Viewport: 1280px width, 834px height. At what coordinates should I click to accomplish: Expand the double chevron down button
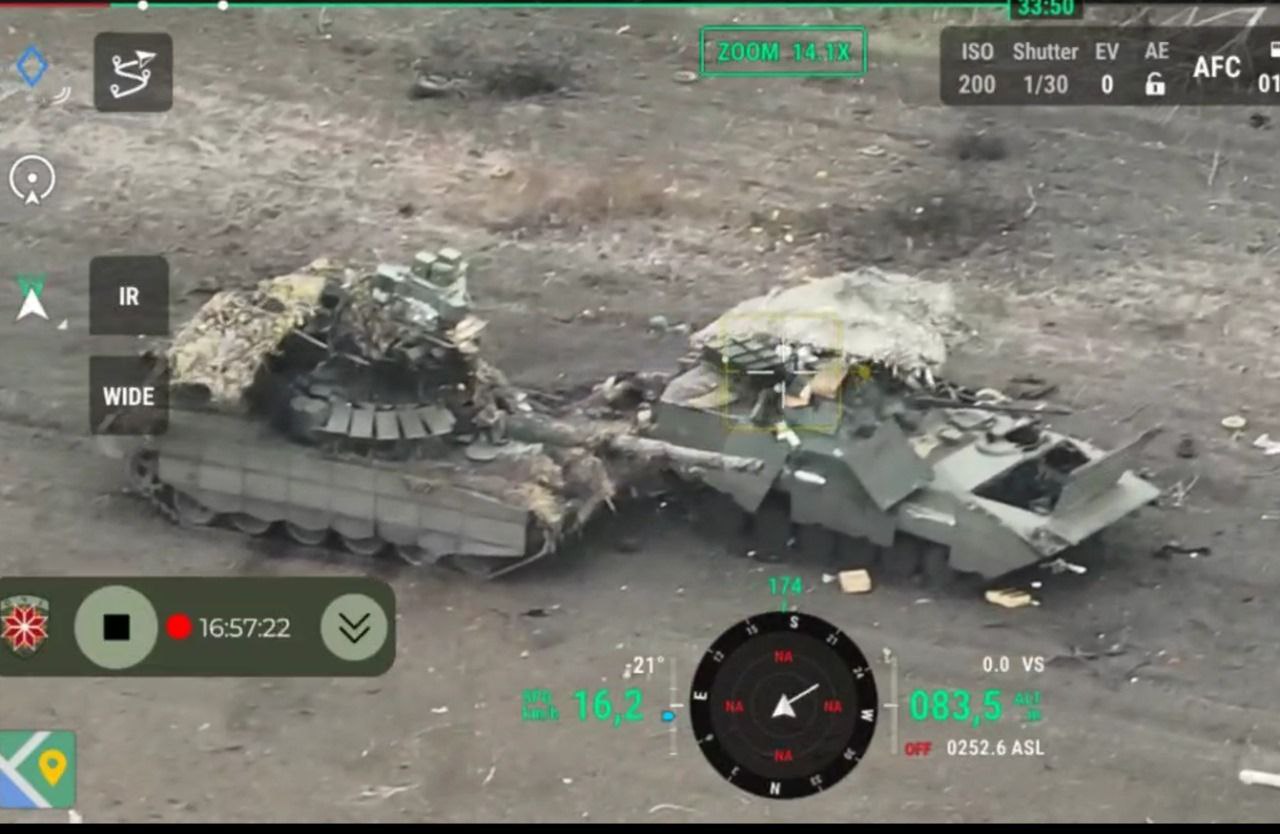pyautogui.click(x=354, y=627)
